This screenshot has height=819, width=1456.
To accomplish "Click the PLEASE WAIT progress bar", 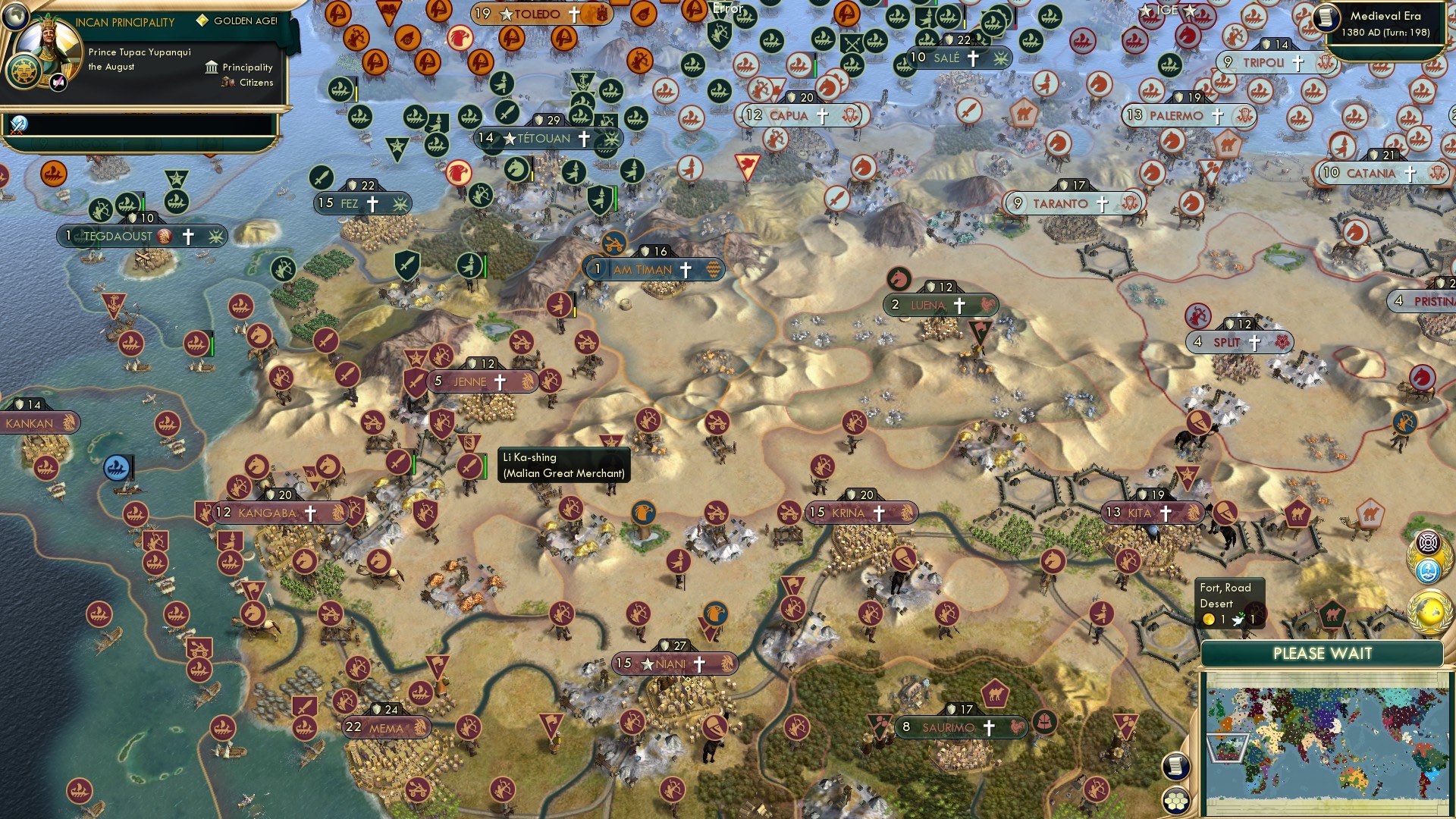I will 1323,653.
